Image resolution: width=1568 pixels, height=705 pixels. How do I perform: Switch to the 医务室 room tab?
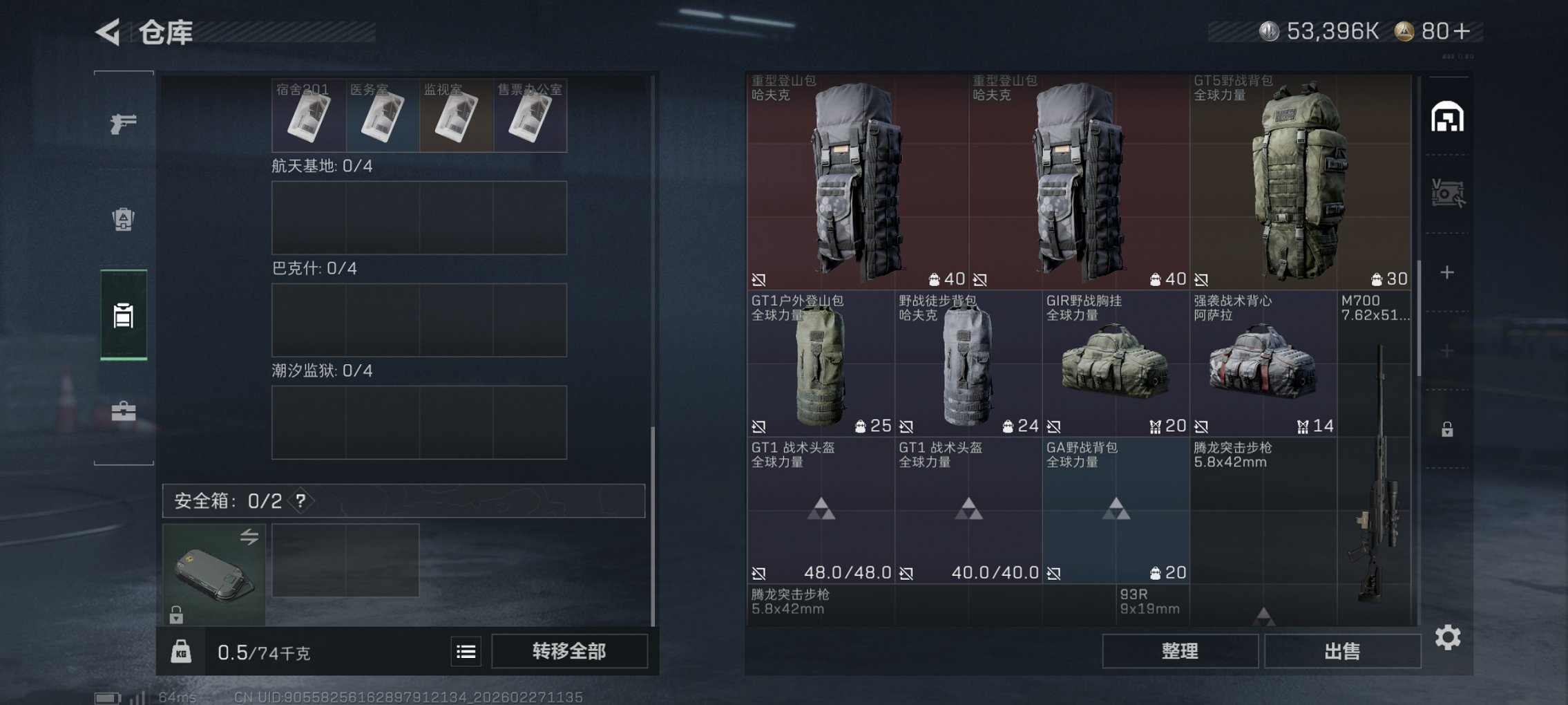click(x=383, y=116)
